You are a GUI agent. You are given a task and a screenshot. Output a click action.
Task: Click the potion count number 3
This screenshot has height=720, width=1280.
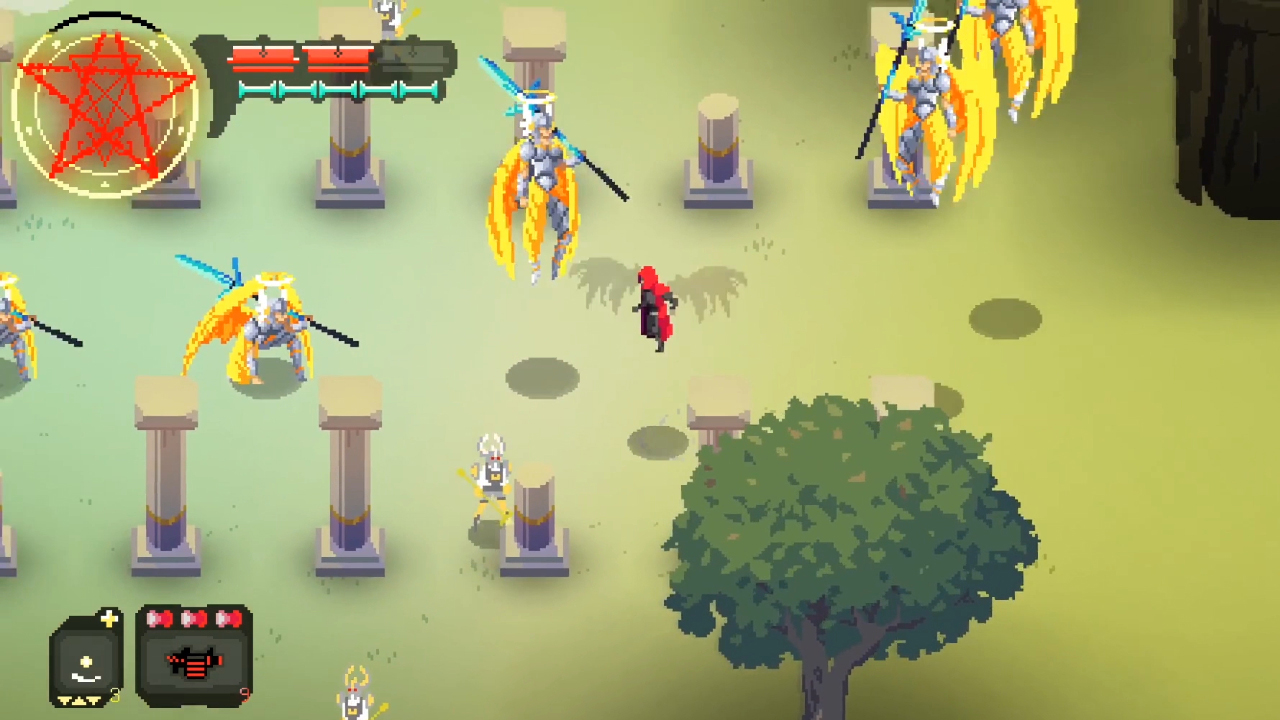115,697
